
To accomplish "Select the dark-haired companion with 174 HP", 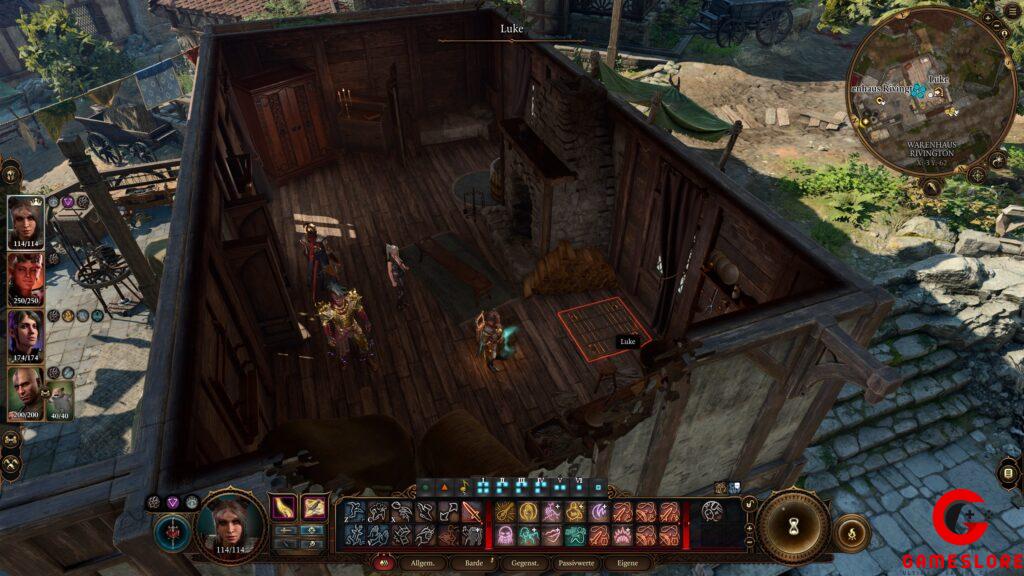I will click(x=25, y=334).
